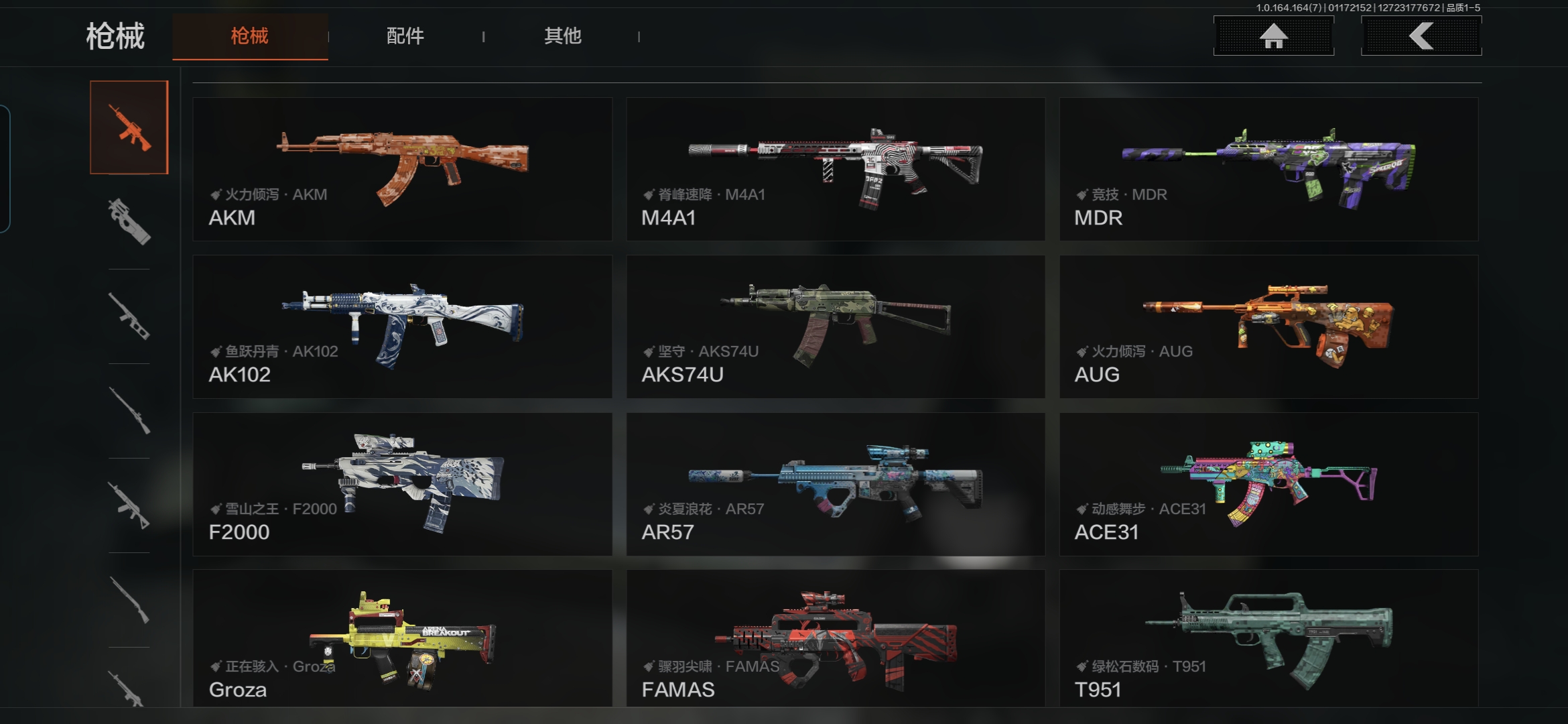
Task: Select the AKM weapon tile
Action: pyautogui.click(x=402, y=169)
